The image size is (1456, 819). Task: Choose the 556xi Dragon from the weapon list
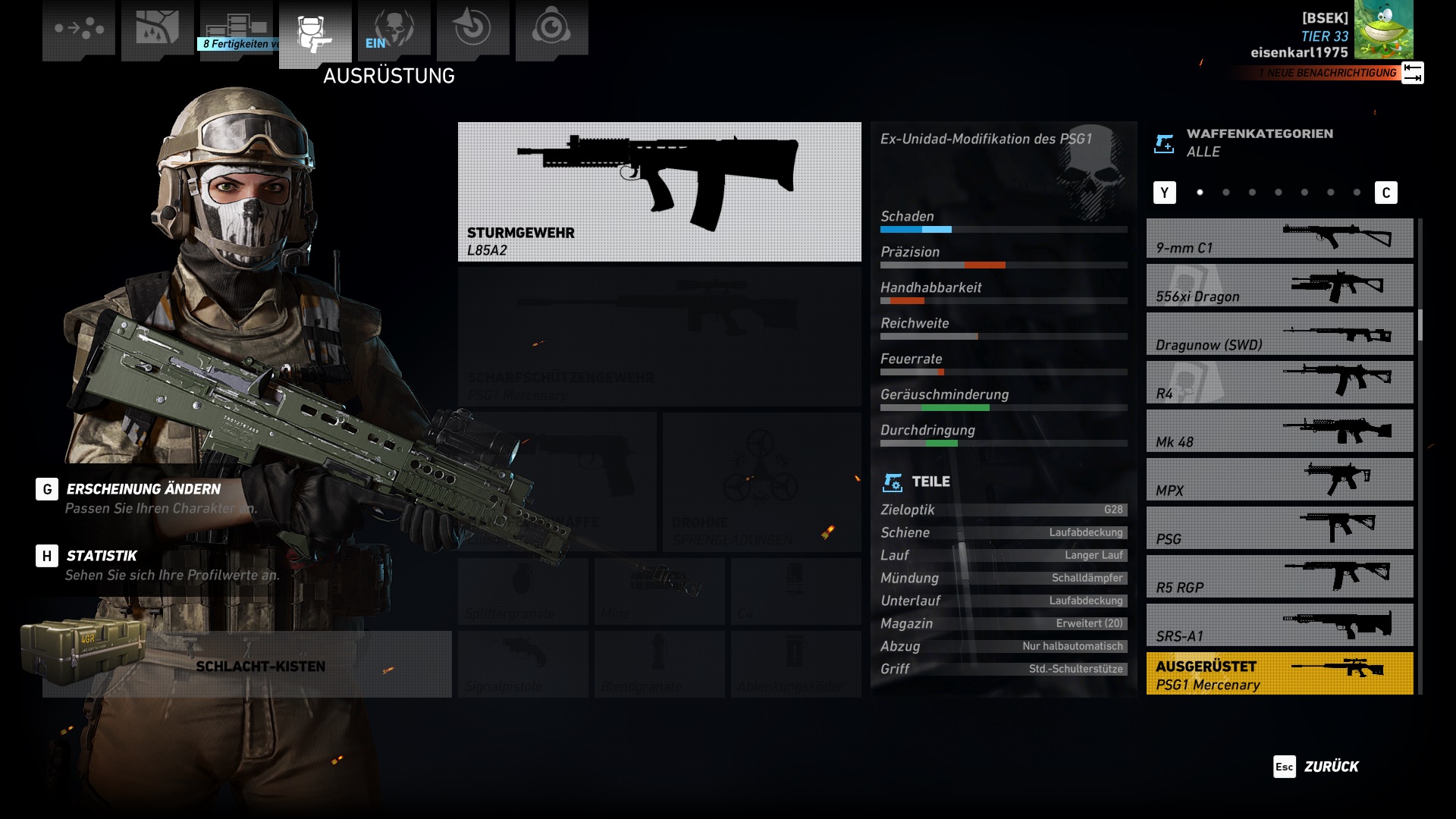(x=1279, y=287)
